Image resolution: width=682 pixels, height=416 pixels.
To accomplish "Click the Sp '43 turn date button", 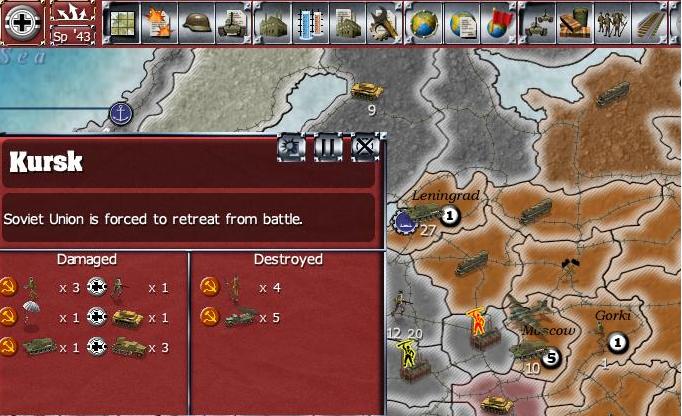I will [73, 22].
